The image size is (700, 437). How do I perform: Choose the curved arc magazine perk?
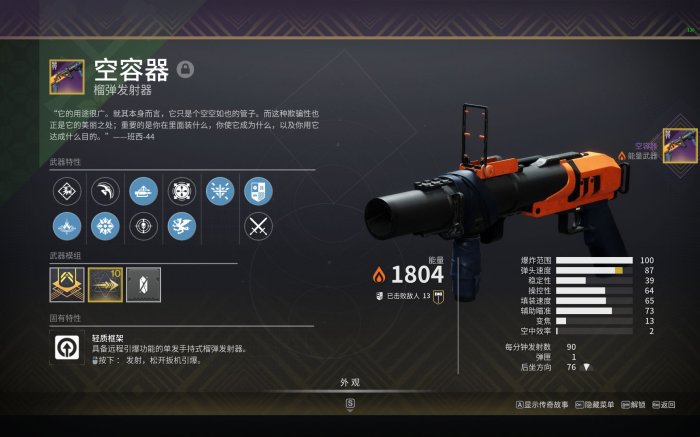[105, 190]
